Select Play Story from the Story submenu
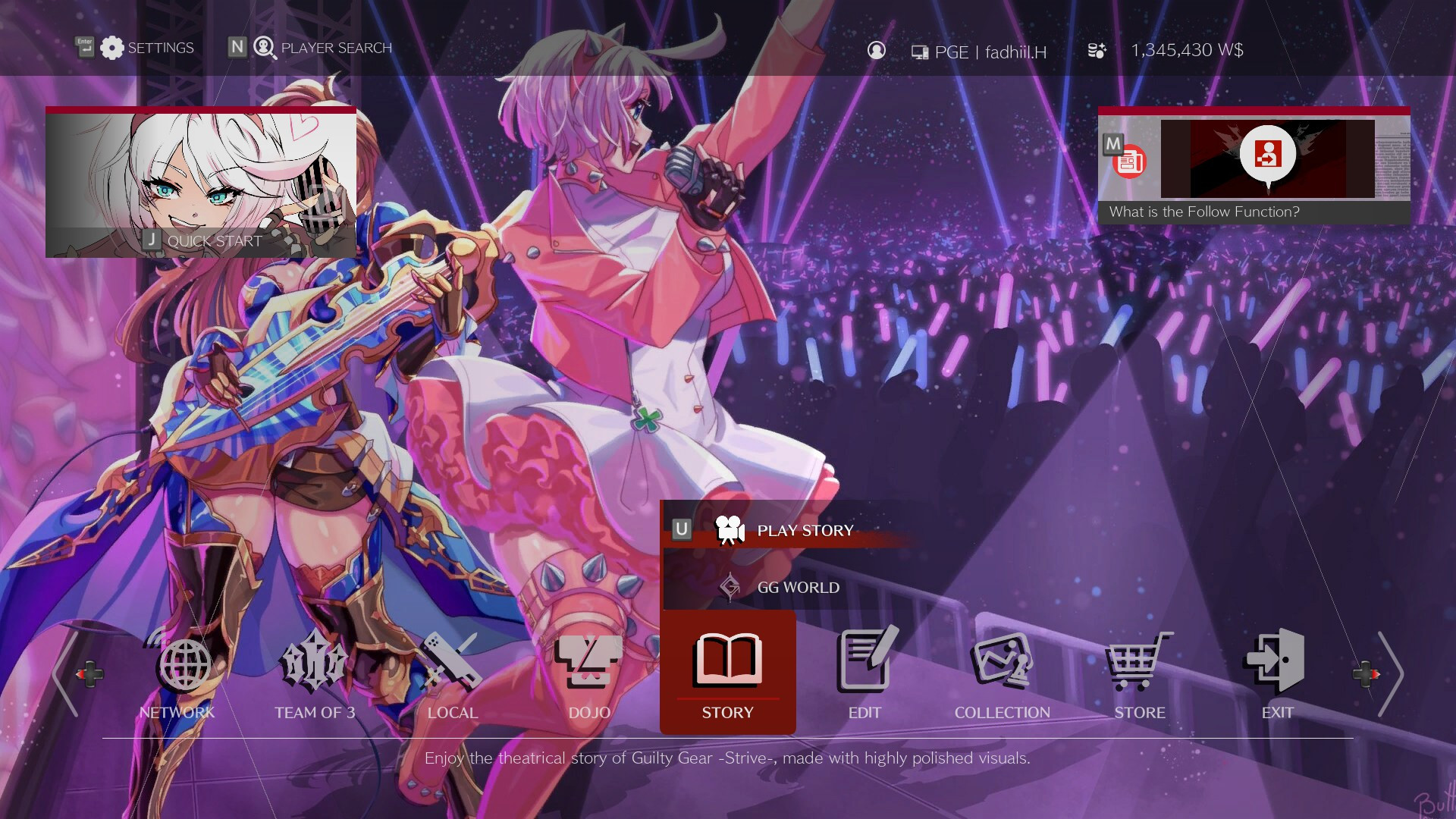Viewport: 1456px width, 819px height. [x=804, y=530]
